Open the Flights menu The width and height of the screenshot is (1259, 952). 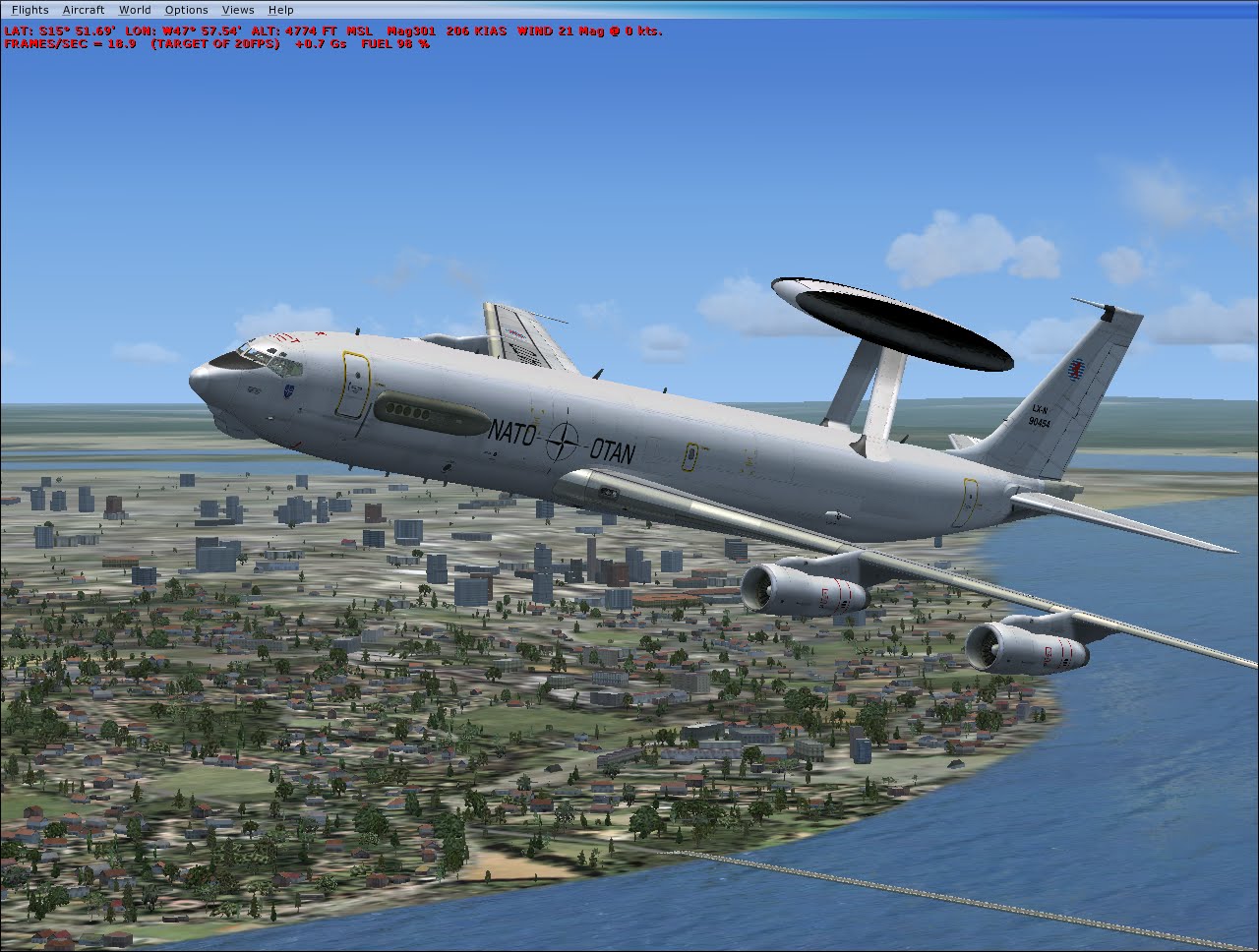point(30,9)
